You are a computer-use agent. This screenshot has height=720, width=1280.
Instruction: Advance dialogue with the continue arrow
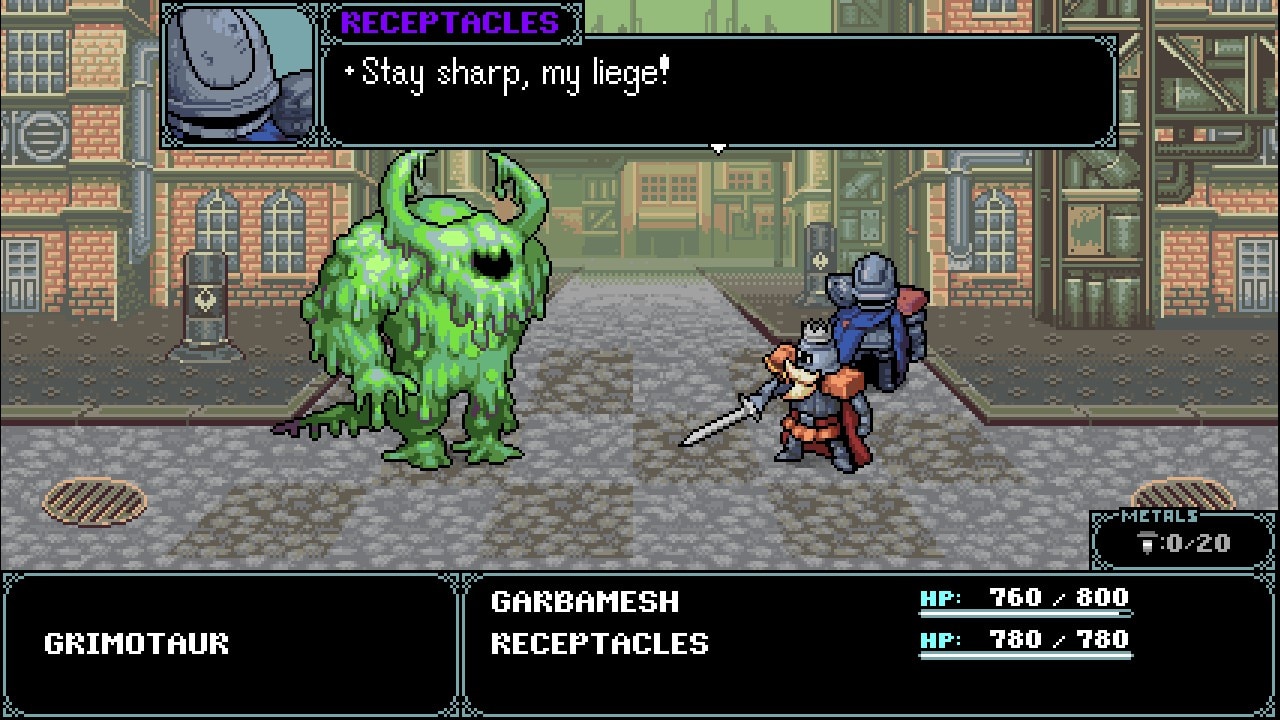point(717,149)
